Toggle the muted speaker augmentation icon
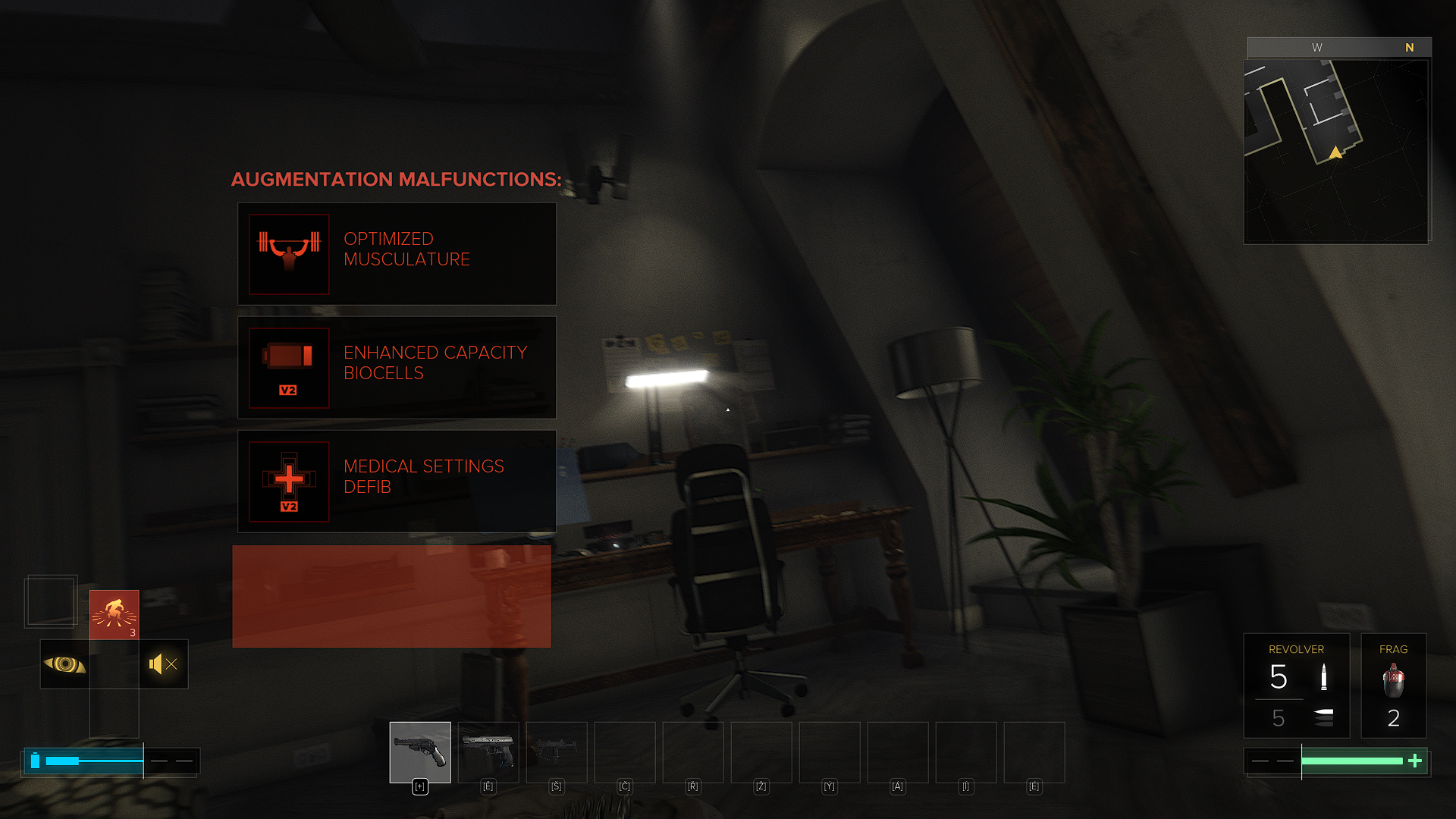Screen dimensions: 1456x819 tap(164, 664)
